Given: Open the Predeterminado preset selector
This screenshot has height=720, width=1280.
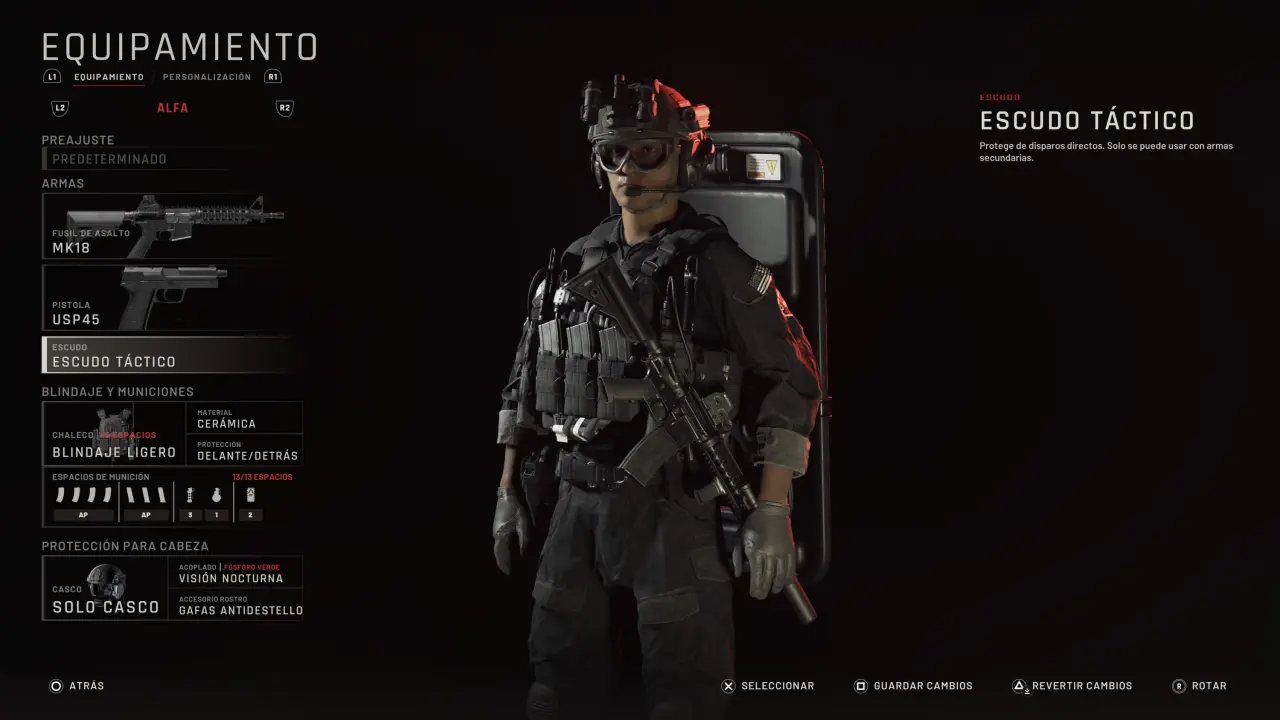Looking at the screenshot, I should point(150,159).
